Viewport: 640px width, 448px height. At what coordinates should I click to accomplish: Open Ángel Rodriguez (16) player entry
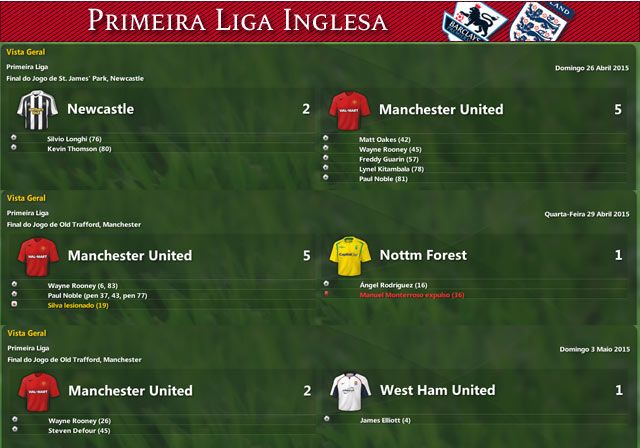(393, 285)
